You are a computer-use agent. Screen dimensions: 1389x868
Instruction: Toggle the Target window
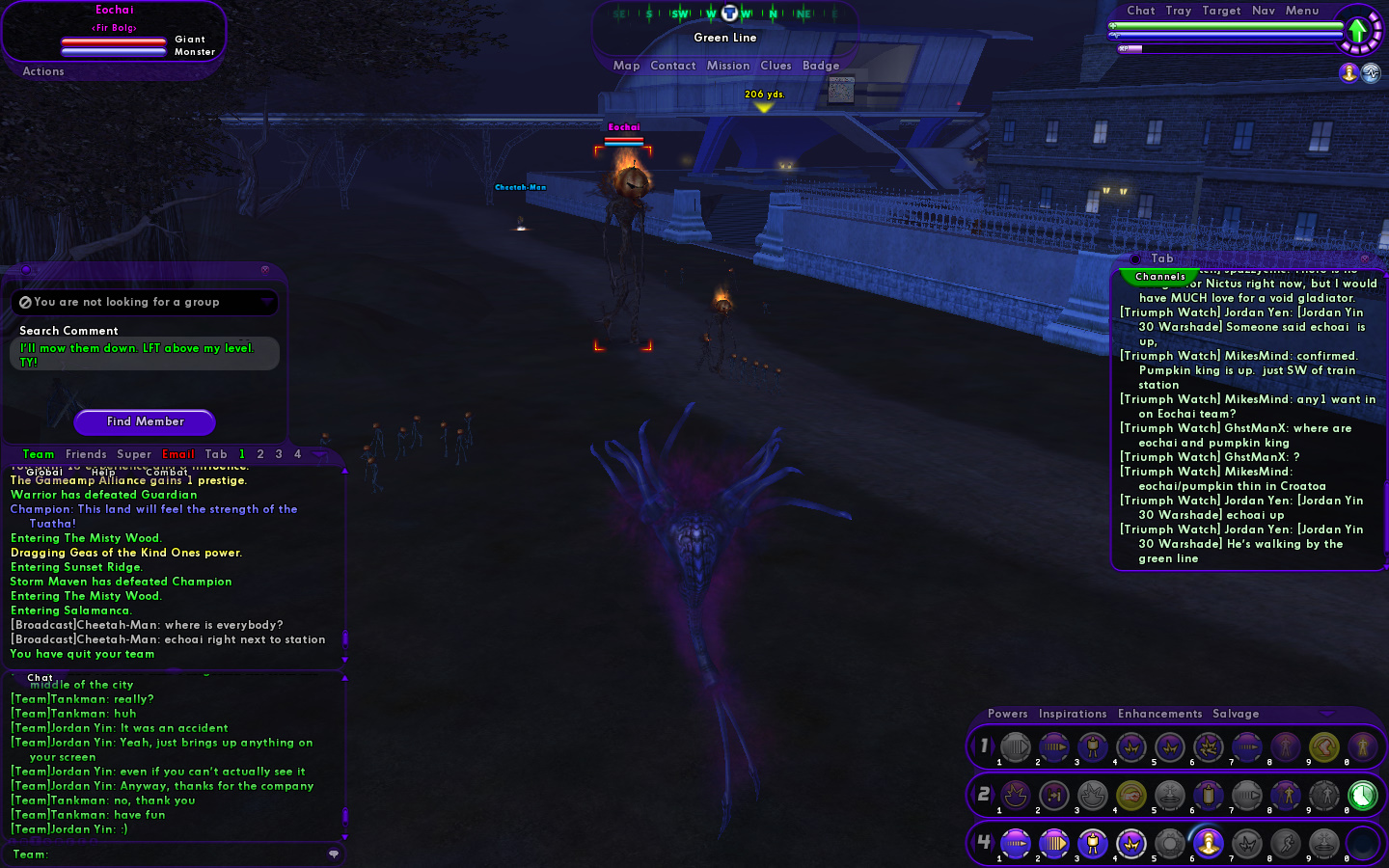[1221, 11]
